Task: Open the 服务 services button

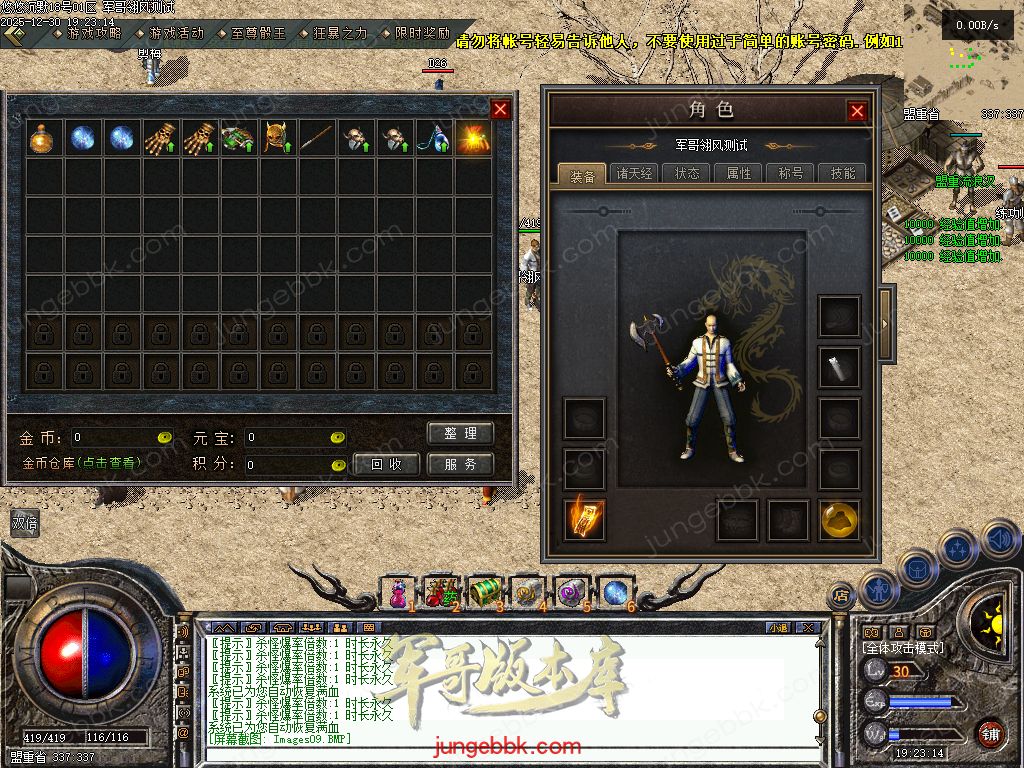Action: pyautogui.click(x=460, y=464)
